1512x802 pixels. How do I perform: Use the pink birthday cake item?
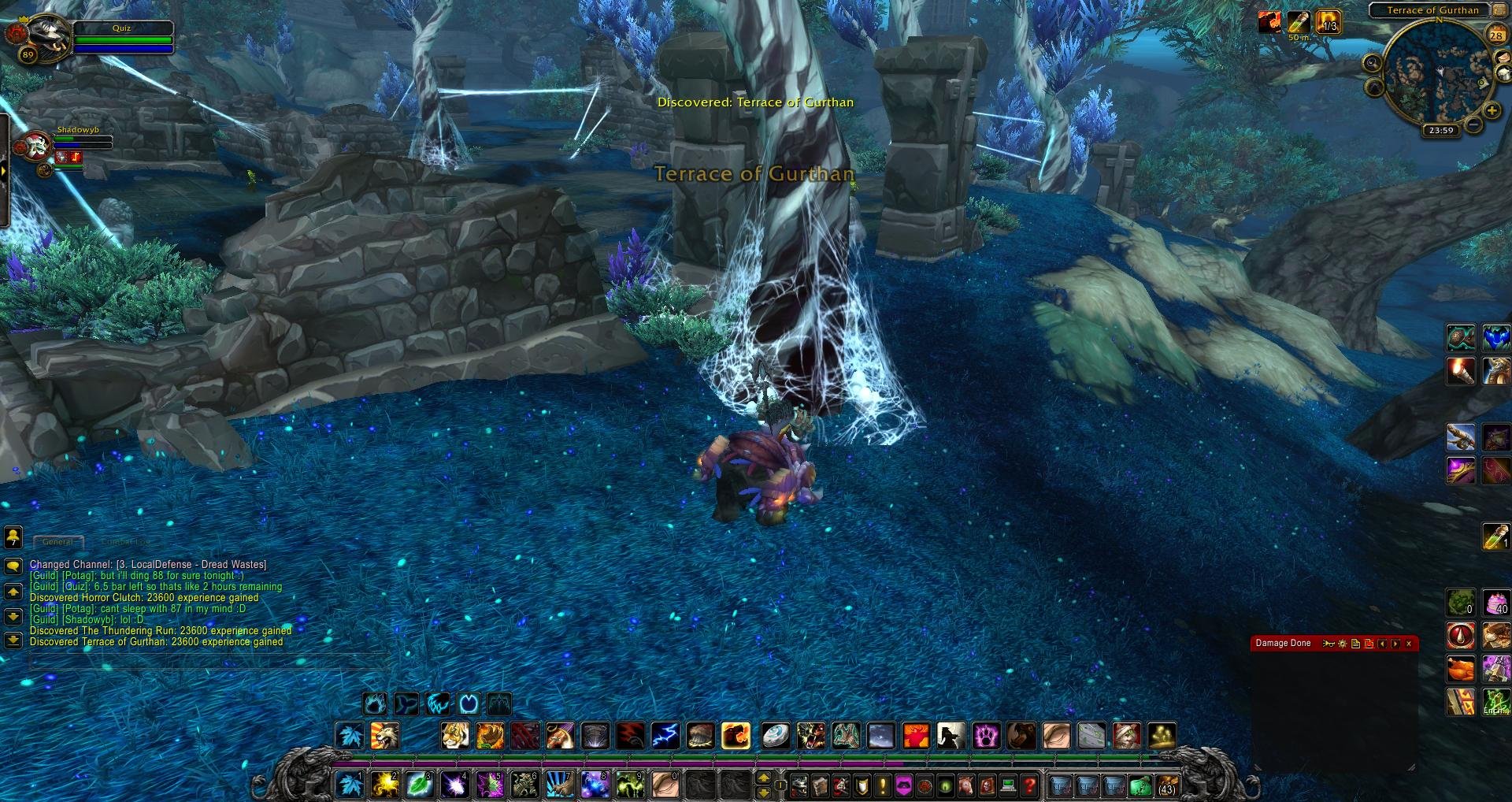point(1495,602)
